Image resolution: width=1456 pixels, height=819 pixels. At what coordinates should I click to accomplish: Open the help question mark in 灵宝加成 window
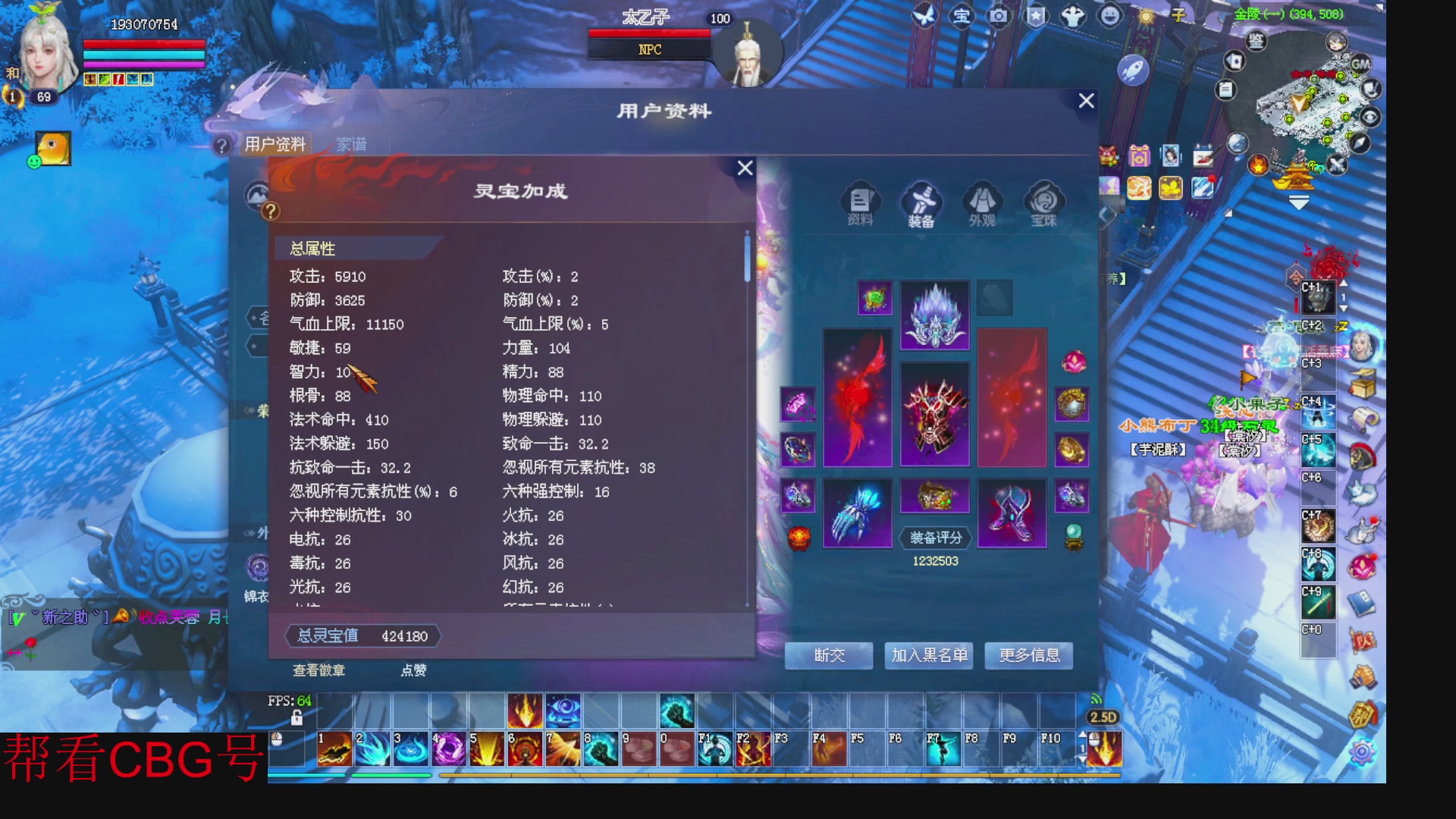pyautogui.click(x=271, y=210)
